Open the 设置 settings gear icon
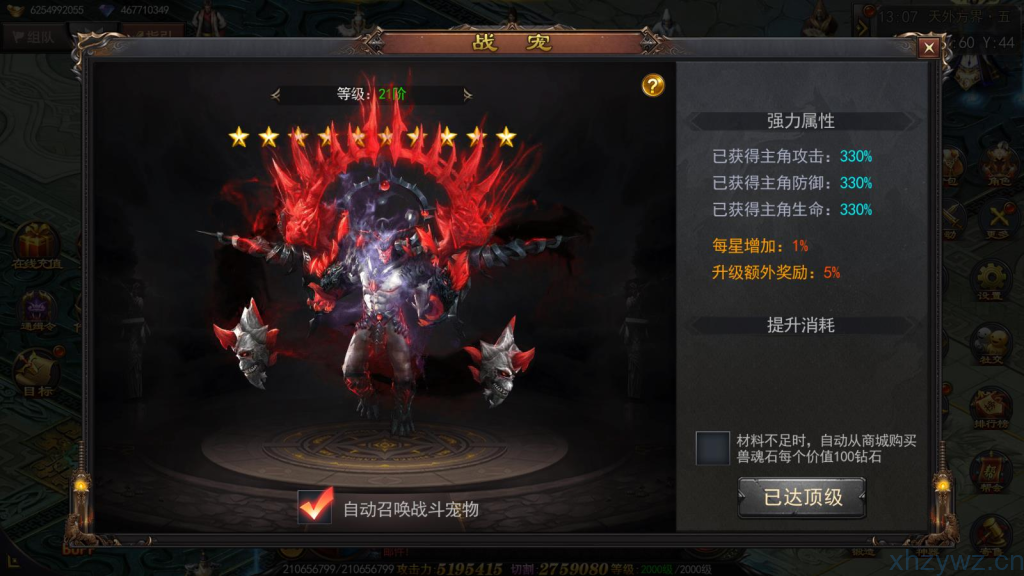Screen dimensions: 1024x576 coord(990,281)
